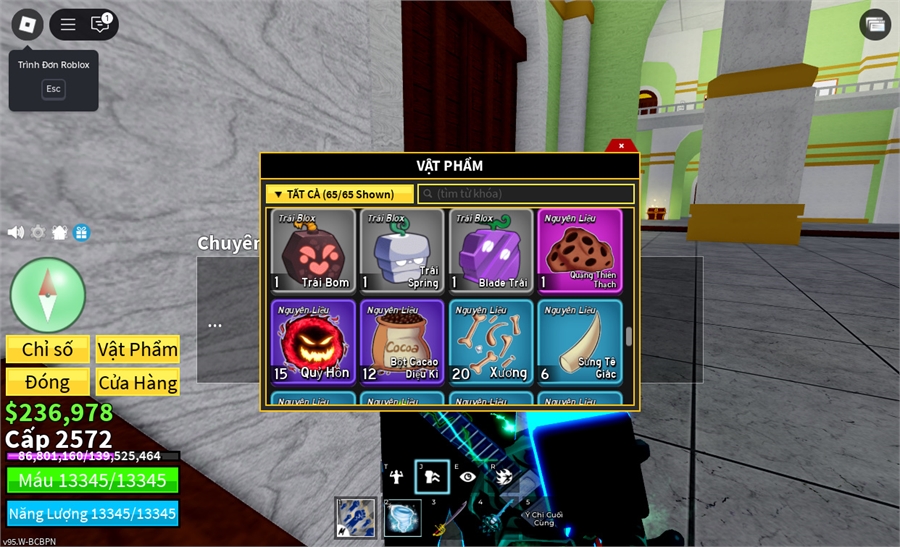Focus the inventory keyword search box
The image size is (900, 547).
click(x=526, y=194)
